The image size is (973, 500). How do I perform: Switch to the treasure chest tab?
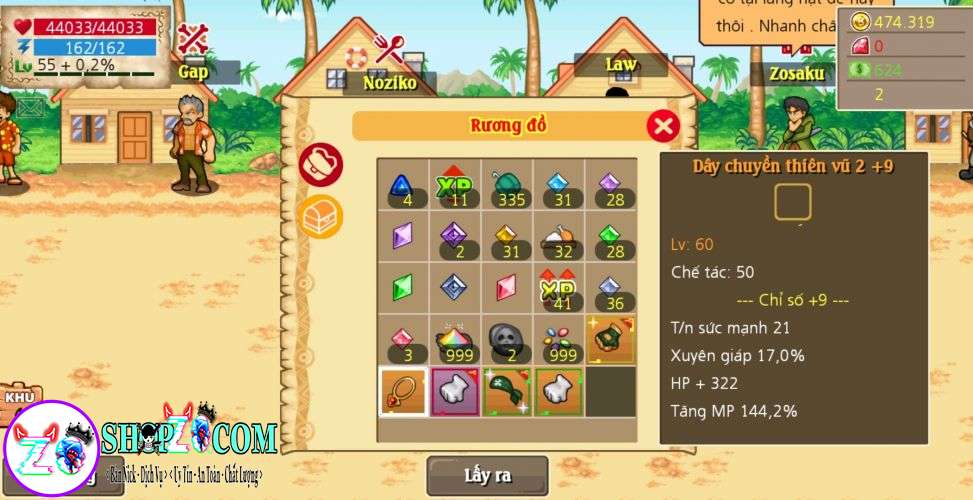point(321,215)
